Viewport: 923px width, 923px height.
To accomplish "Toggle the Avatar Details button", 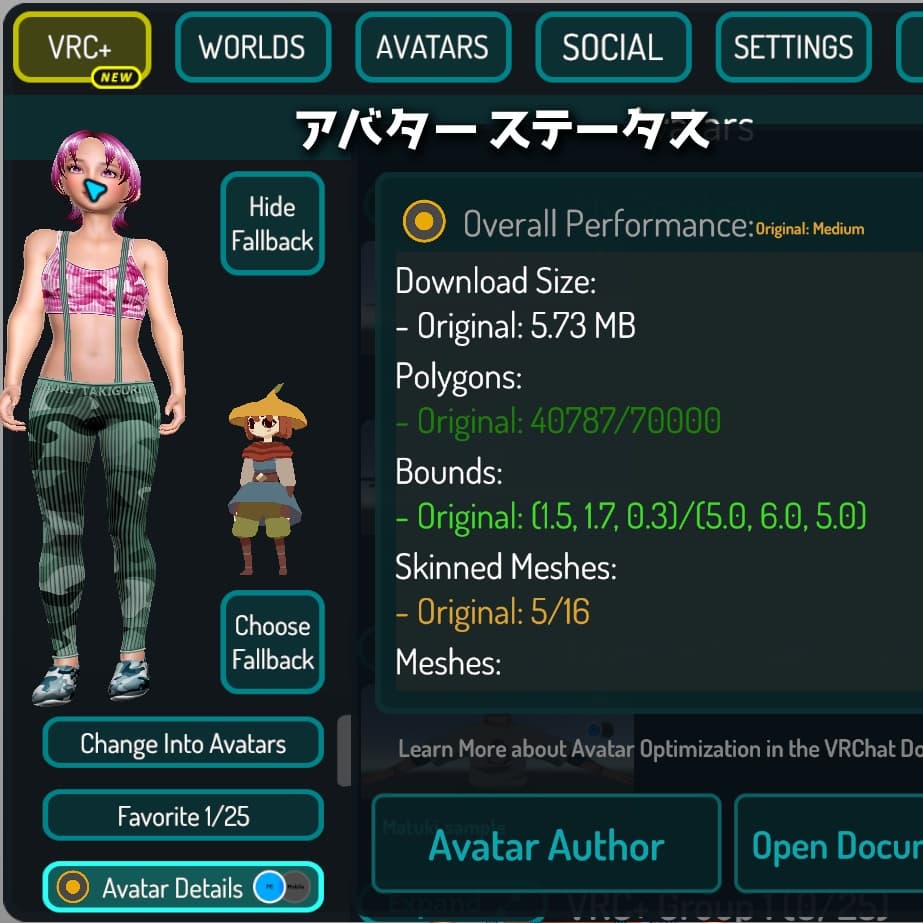I will click(183, 888).
